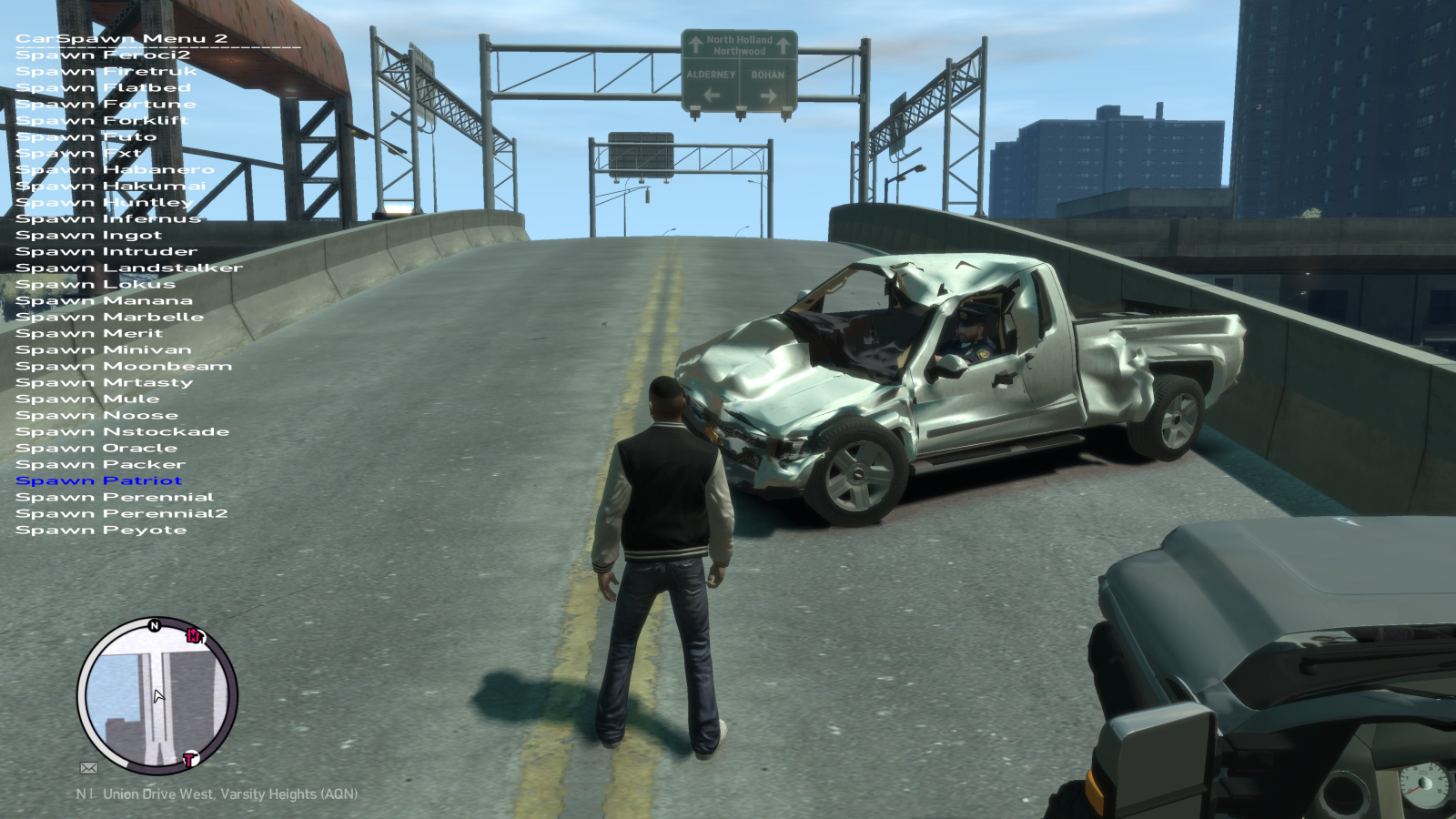Select Spawn Noose vehicle entry
Viewport: 1456px width, 819px height.
click(x=96, y=415)
